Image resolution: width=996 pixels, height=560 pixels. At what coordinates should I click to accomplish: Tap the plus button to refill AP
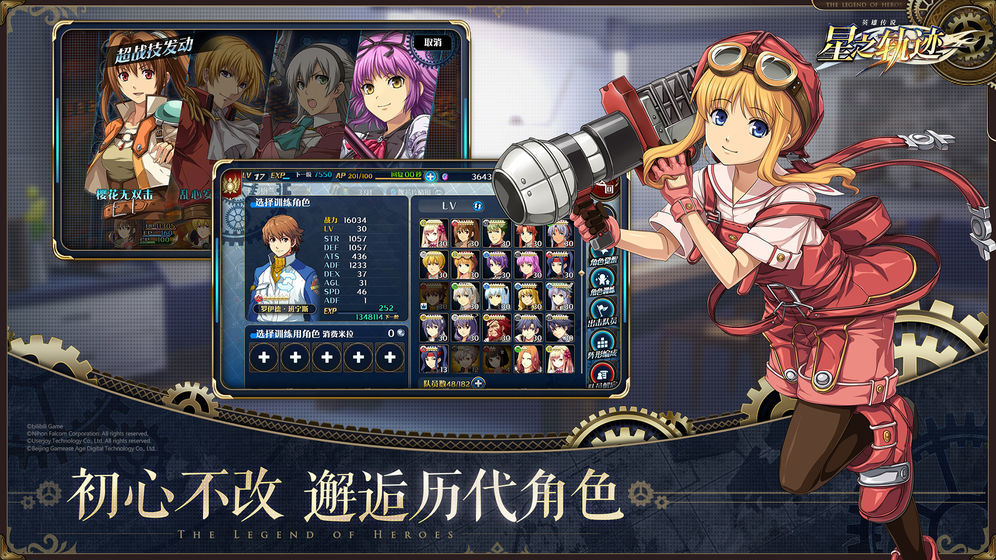pos(430,176)
